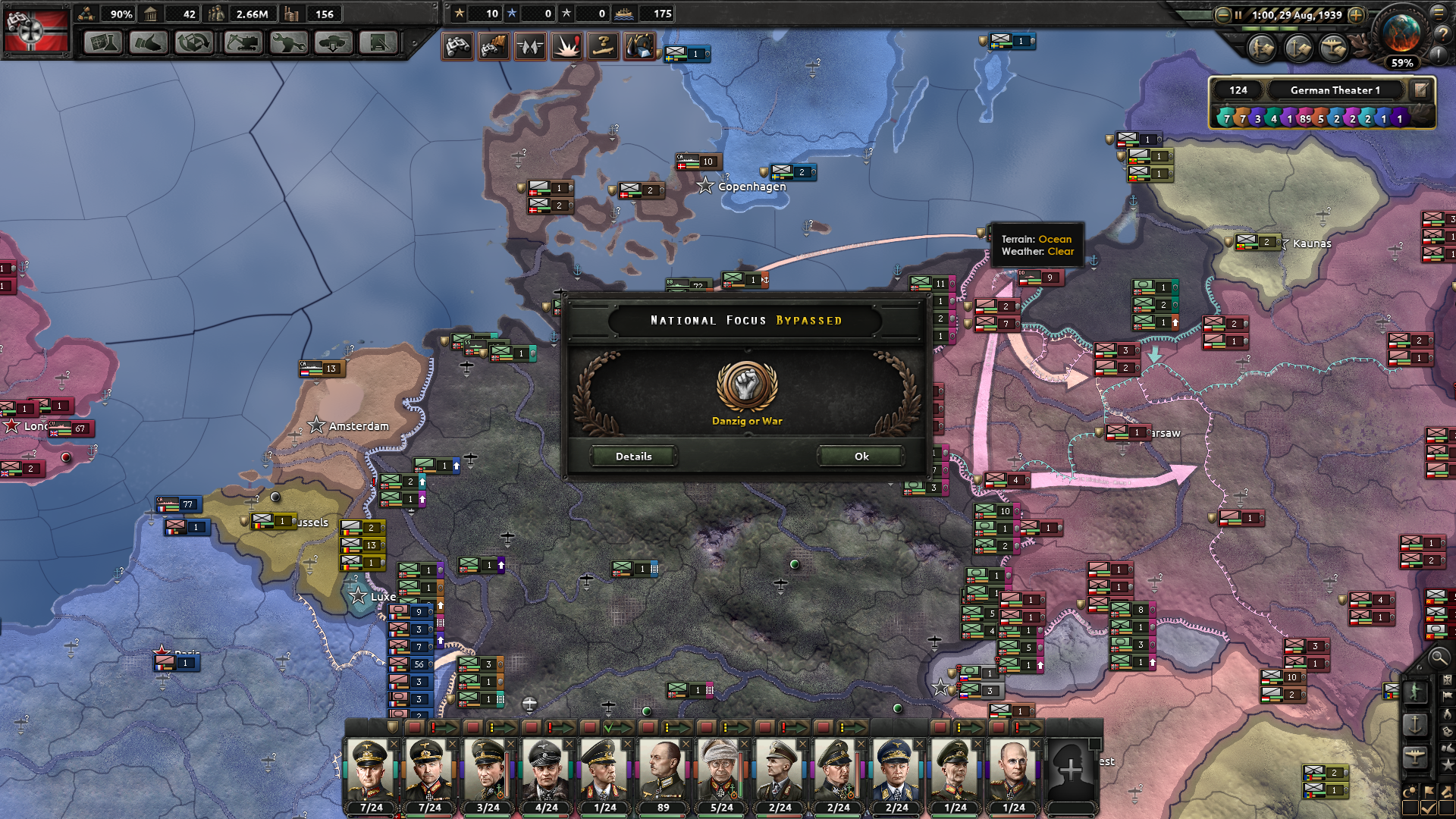Screen dimensions: 1456x819
Task: Open the order of battle editor for German Theater 1
Action: coord(1419,89)
